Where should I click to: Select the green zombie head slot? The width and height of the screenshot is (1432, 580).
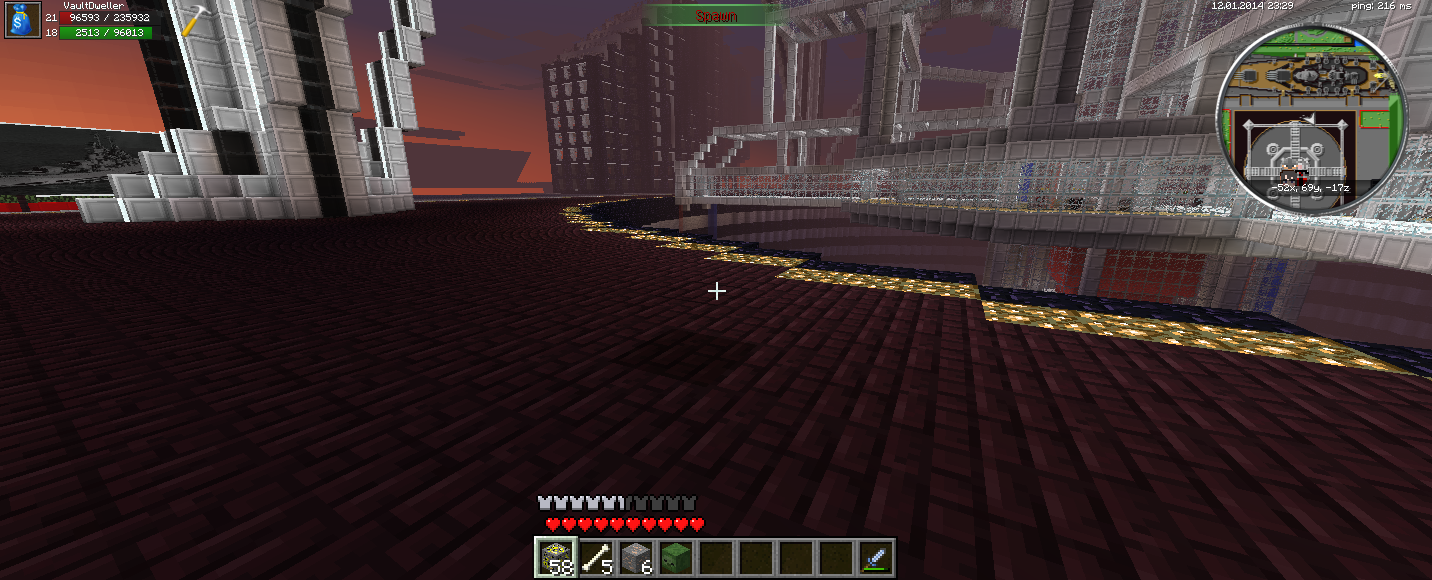[675, 557]
